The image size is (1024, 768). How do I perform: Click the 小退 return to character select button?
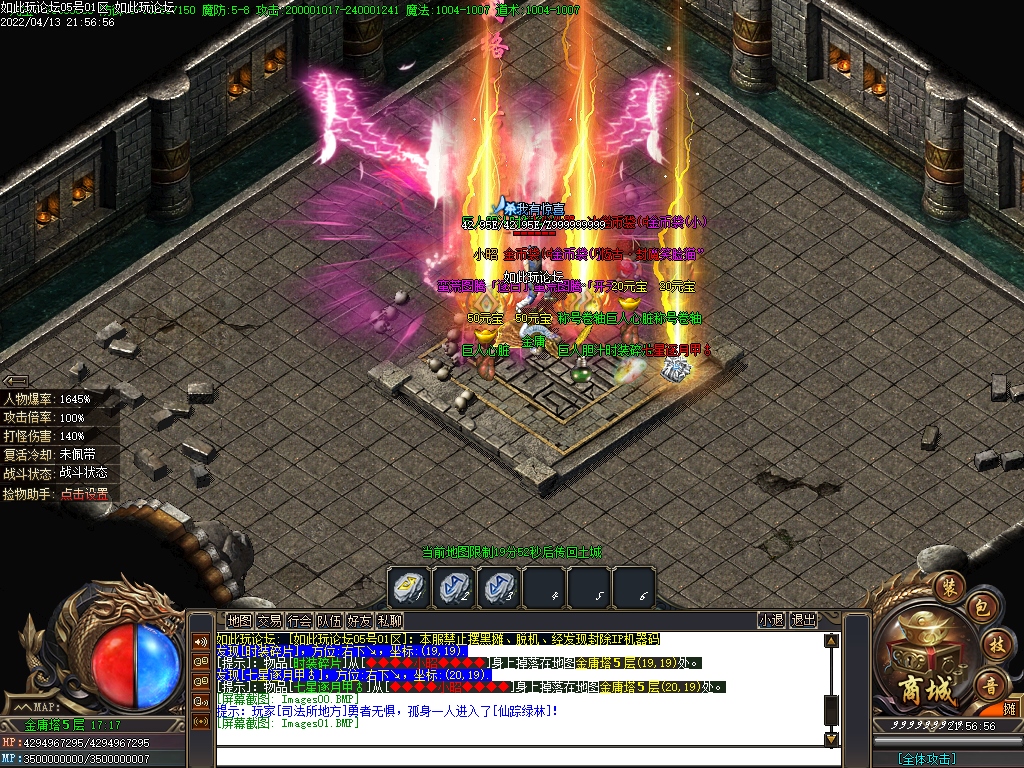coord(771,620)
